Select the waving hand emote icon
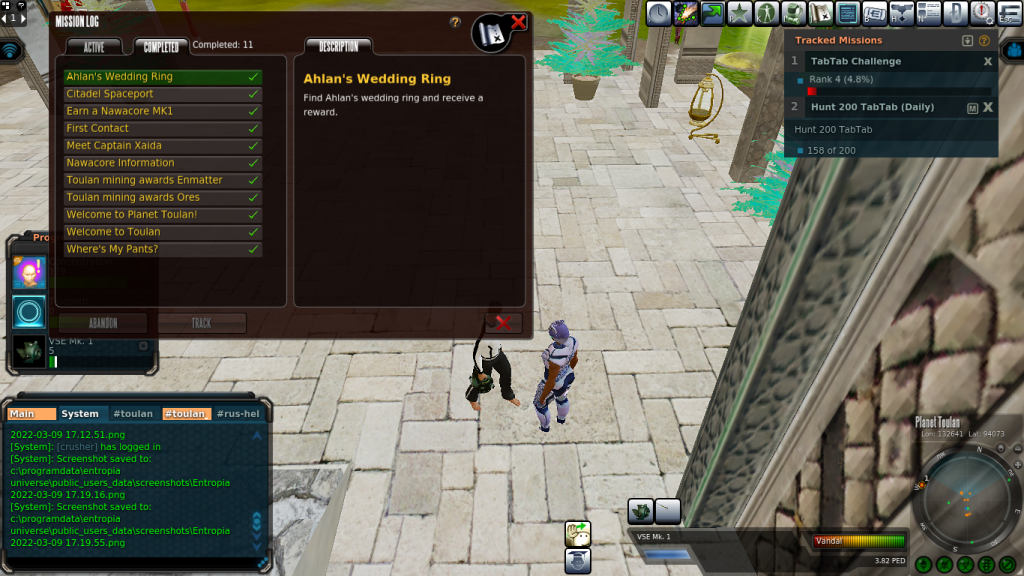Image resolution: width=1024 pixels, height=576 pixels. click(577, 532)
